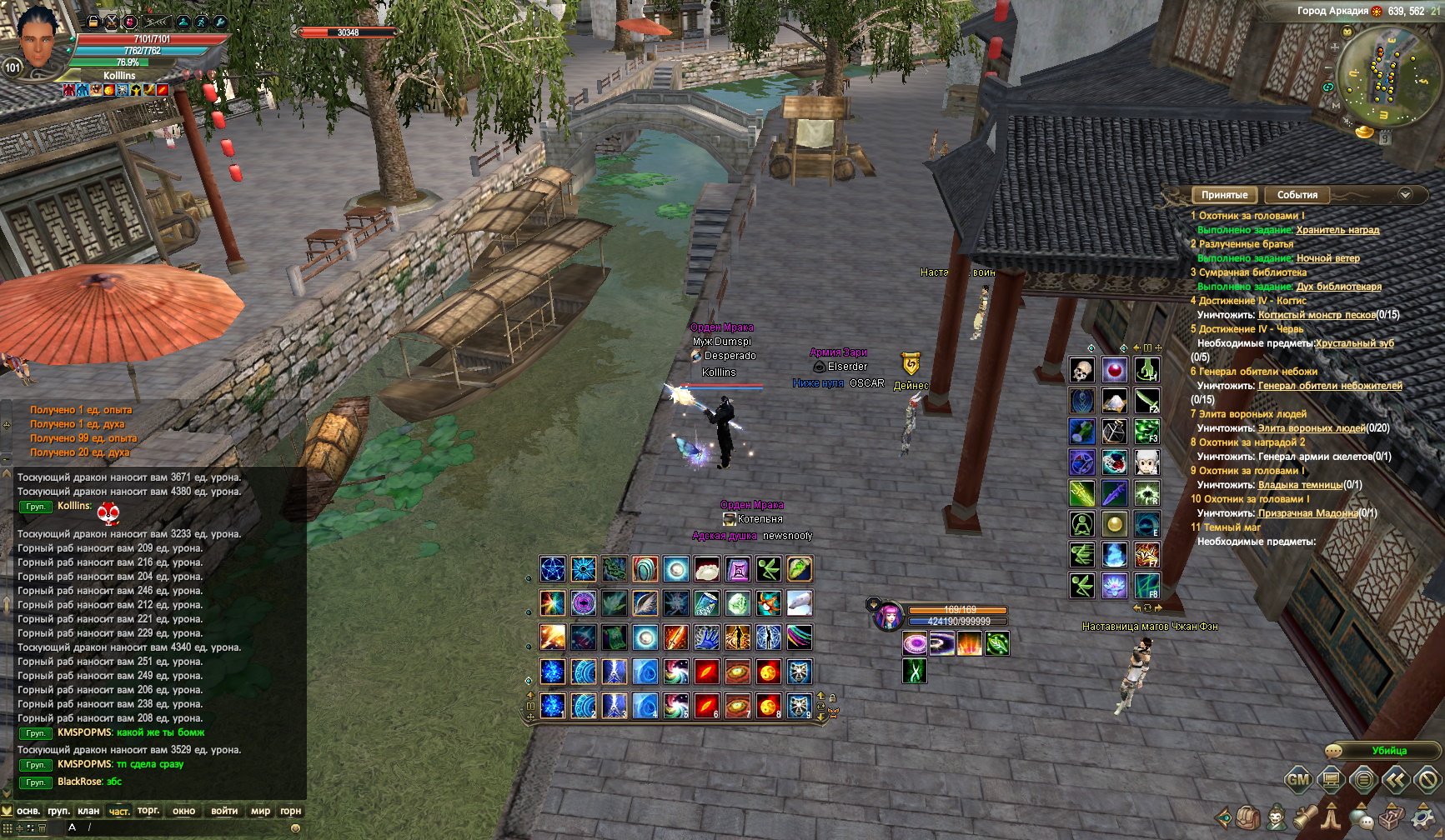The height and width of the screenshot is (840, 1445).
Task: Activate the skull skill icon
Action: tap(1082, 370)
